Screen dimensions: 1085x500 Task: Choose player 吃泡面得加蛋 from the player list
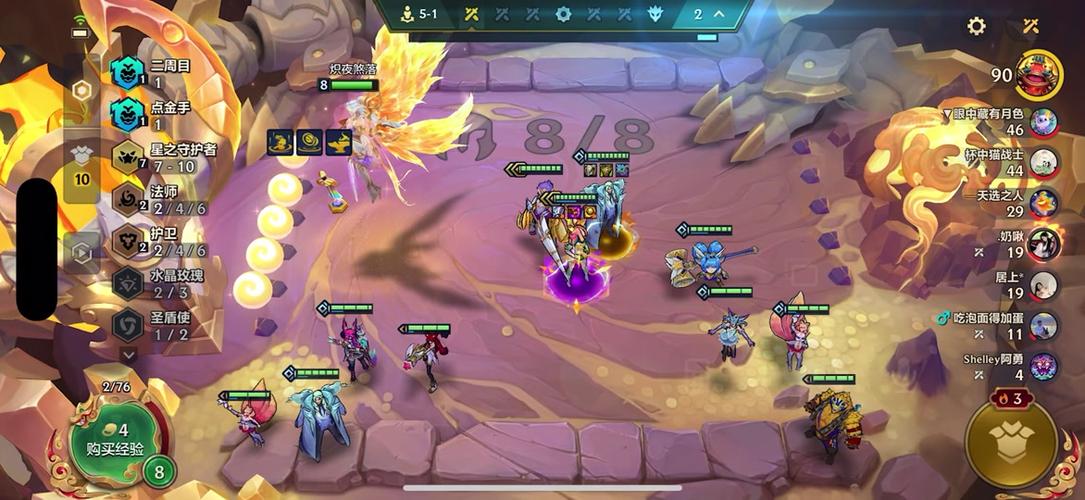(x=1043, y=326)
